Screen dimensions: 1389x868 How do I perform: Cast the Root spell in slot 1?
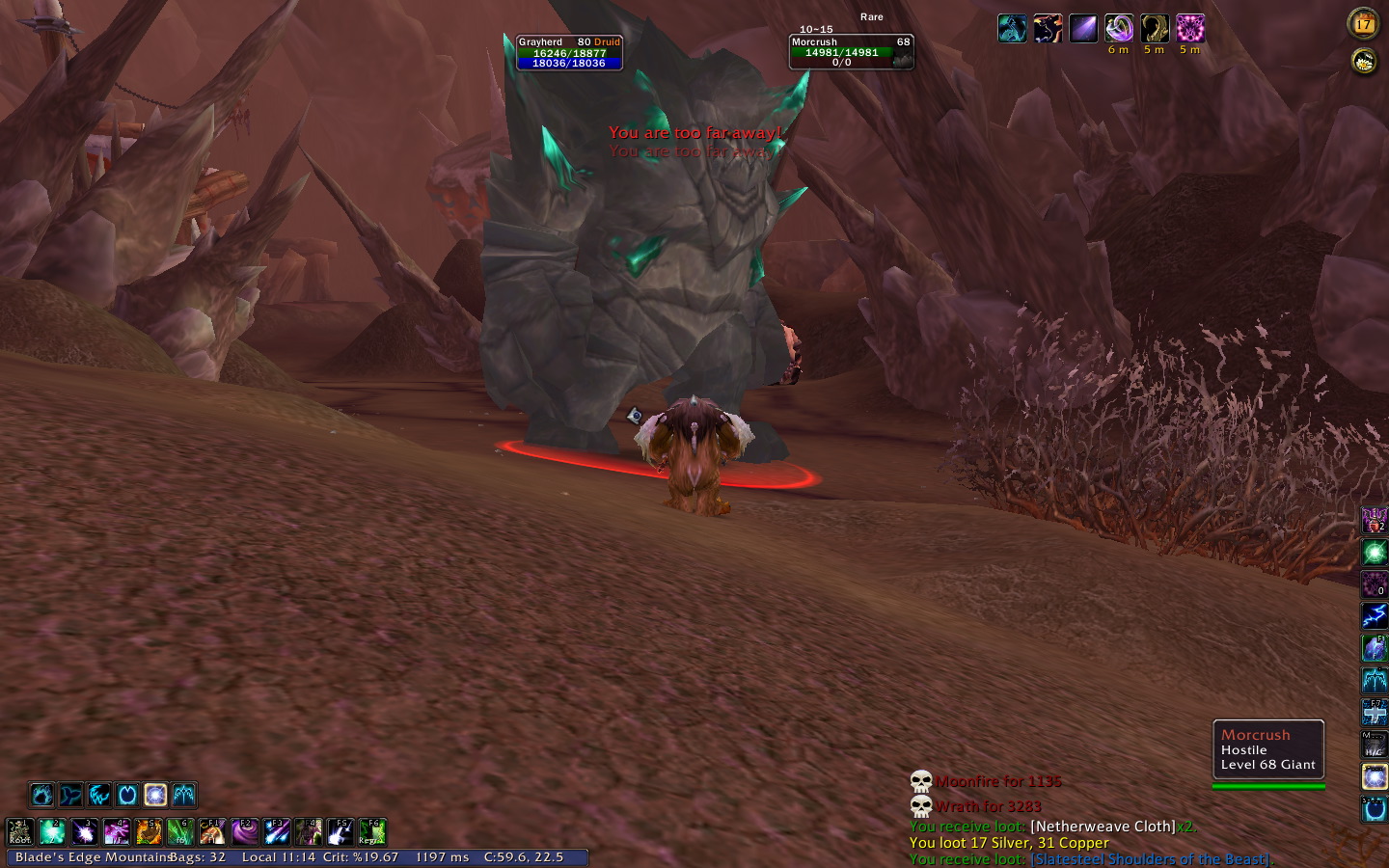[20, 831]
